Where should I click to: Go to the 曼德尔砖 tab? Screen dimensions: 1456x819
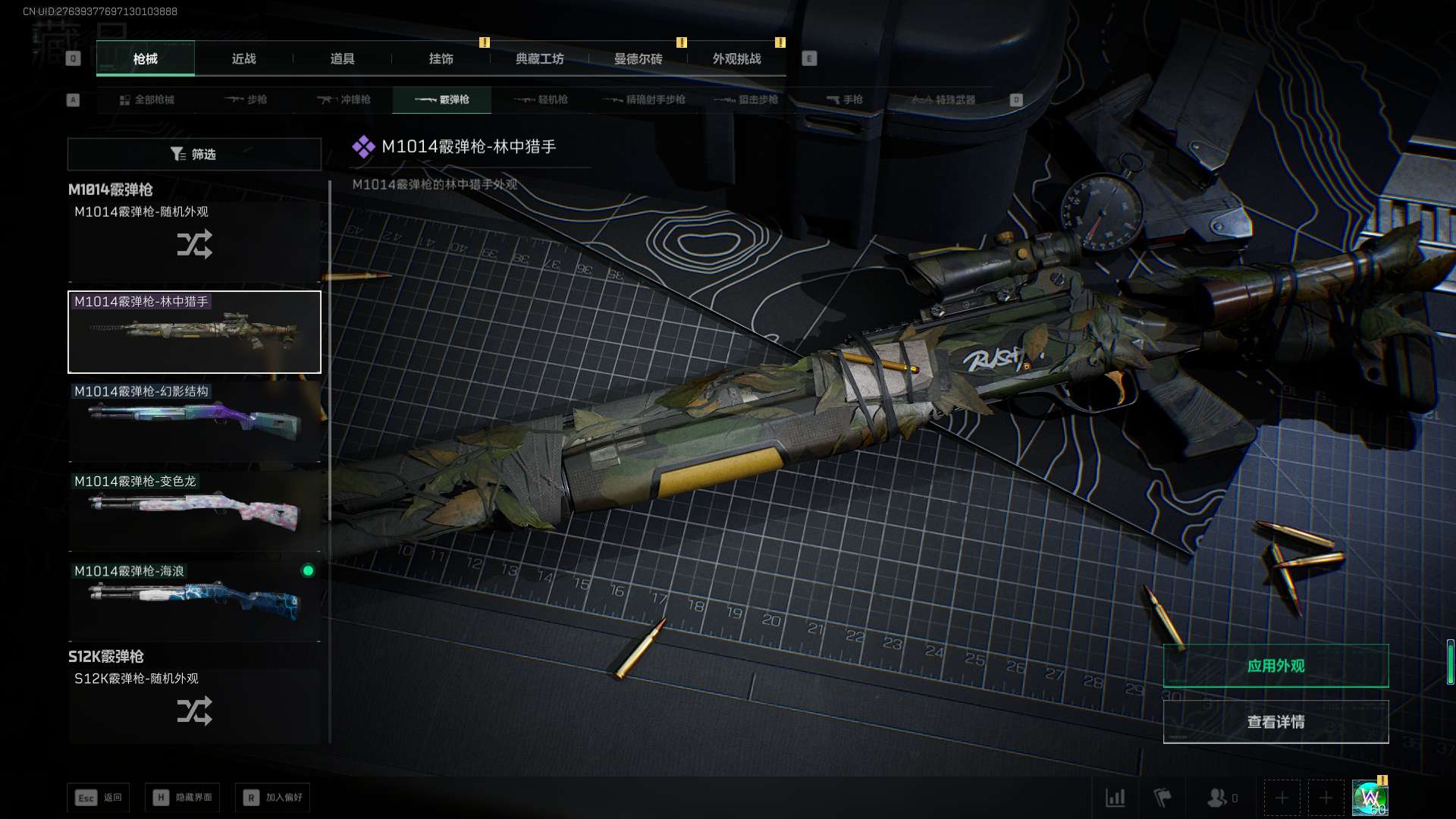pyautogui.click(x=639, y=58)
